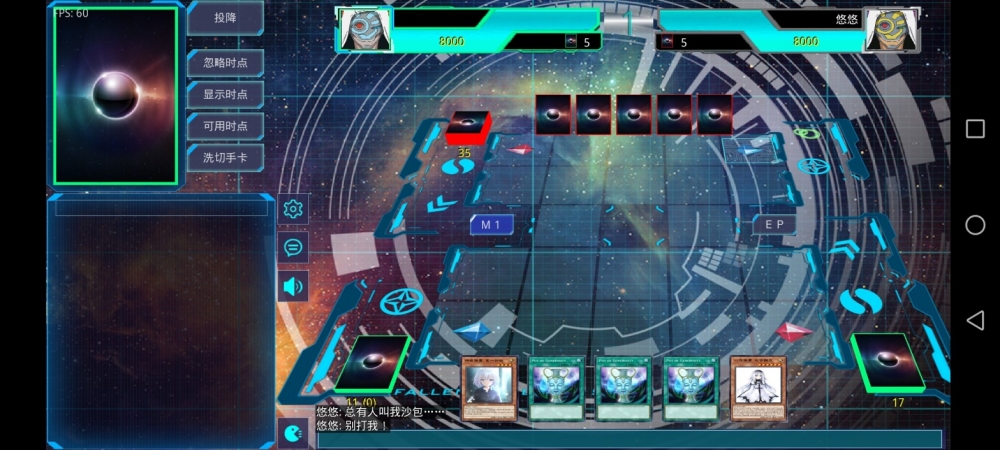Toggle 显示时点 show timing option
The height and width of the screenshot is (450, 1000).
click(225, 94)
